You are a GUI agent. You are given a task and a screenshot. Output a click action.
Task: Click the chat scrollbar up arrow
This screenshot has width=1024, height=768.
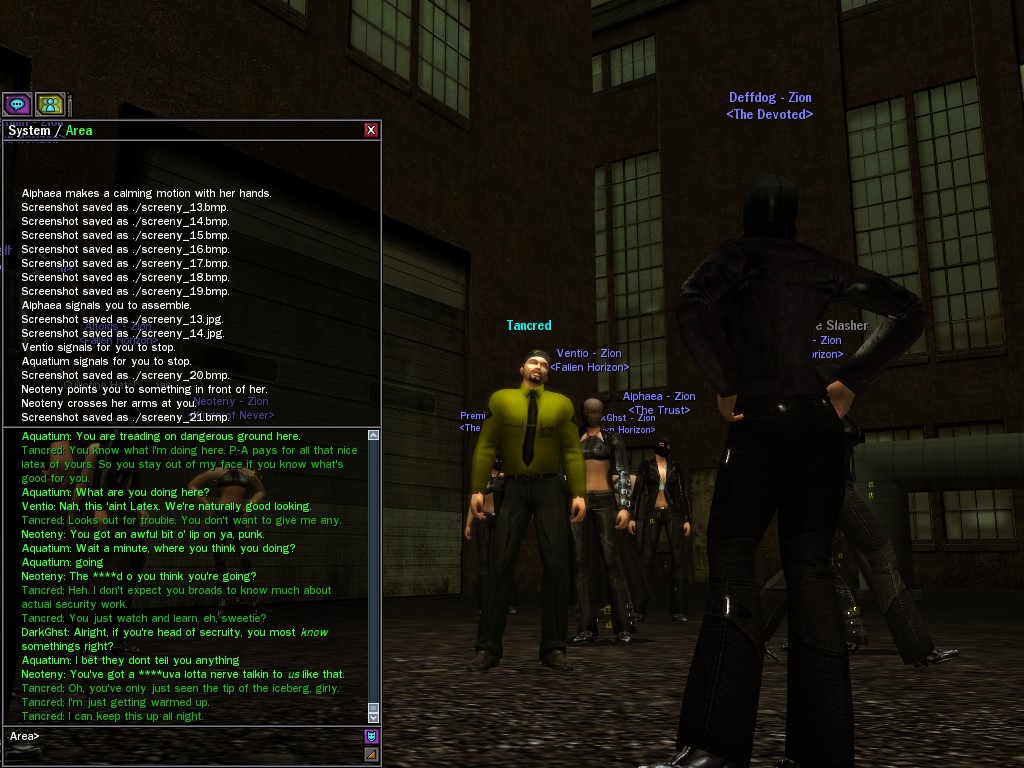373,436
